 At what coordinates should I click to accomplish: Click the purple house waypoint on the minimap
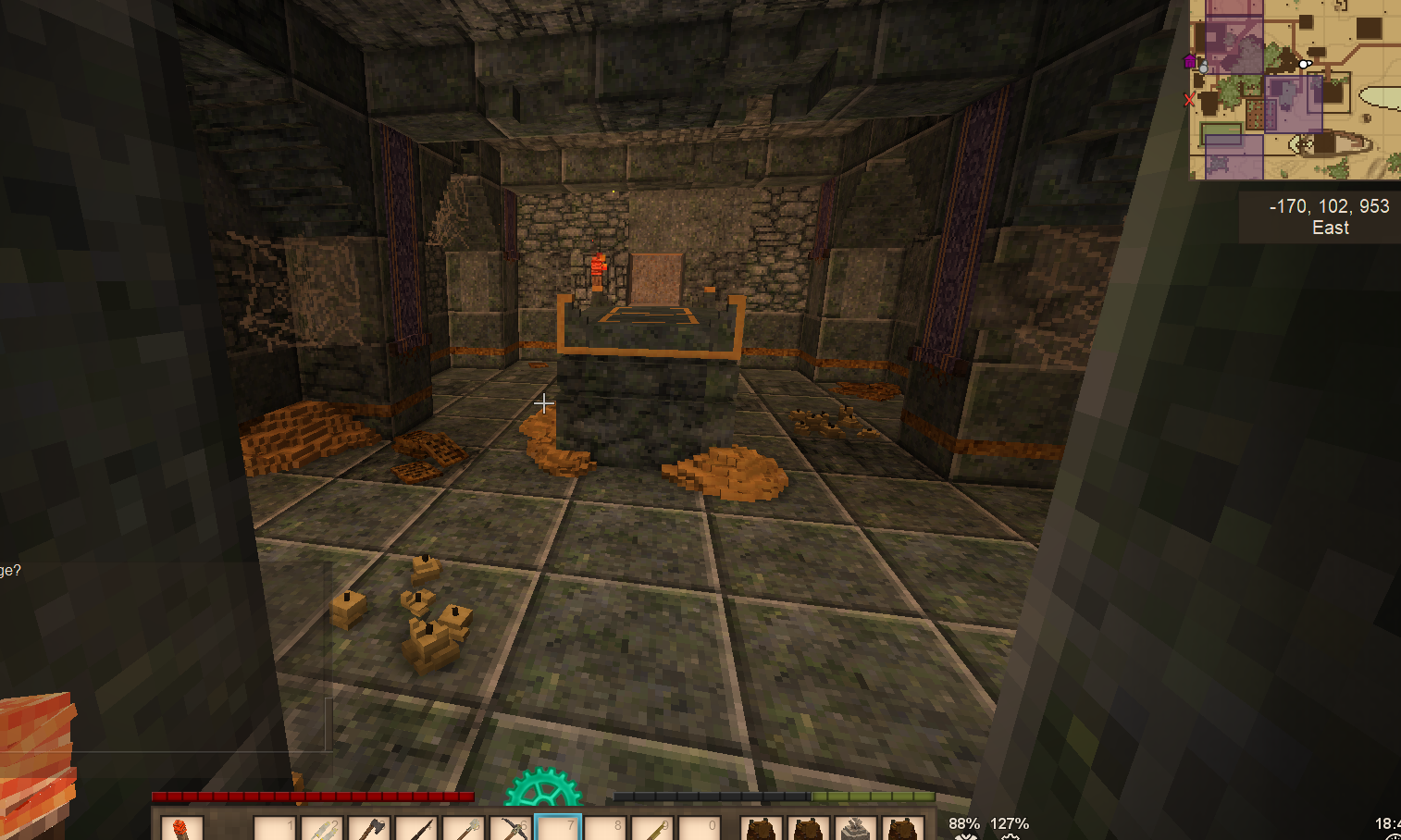[1190, 61]
